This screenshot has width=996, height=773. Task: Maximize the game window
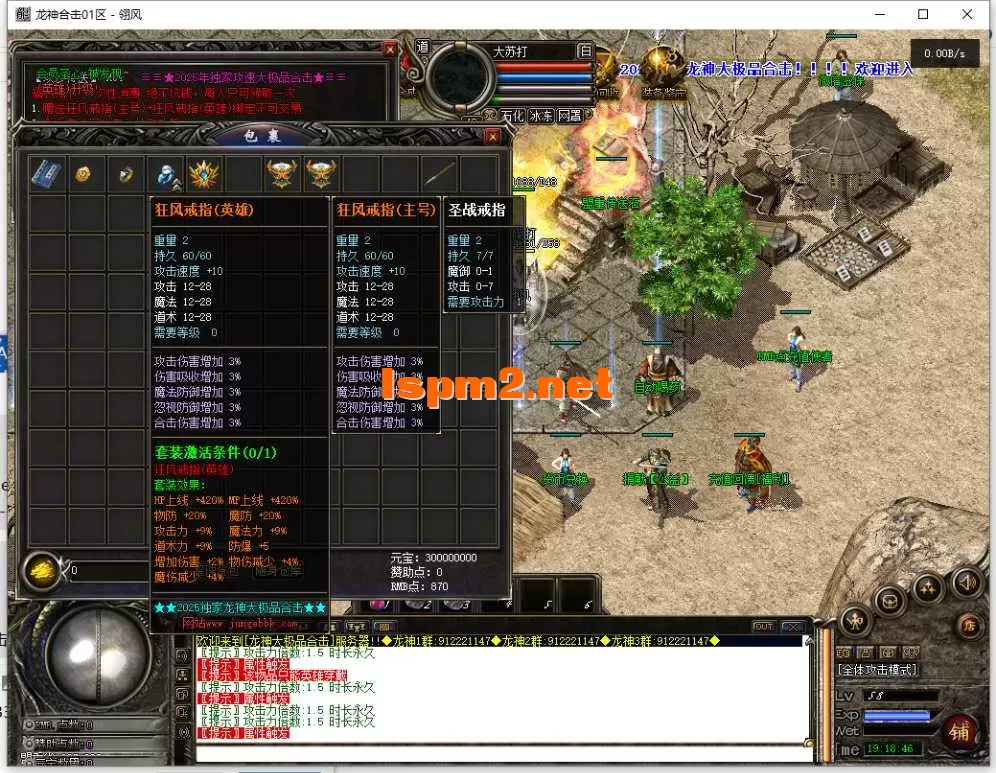(923, 15)
